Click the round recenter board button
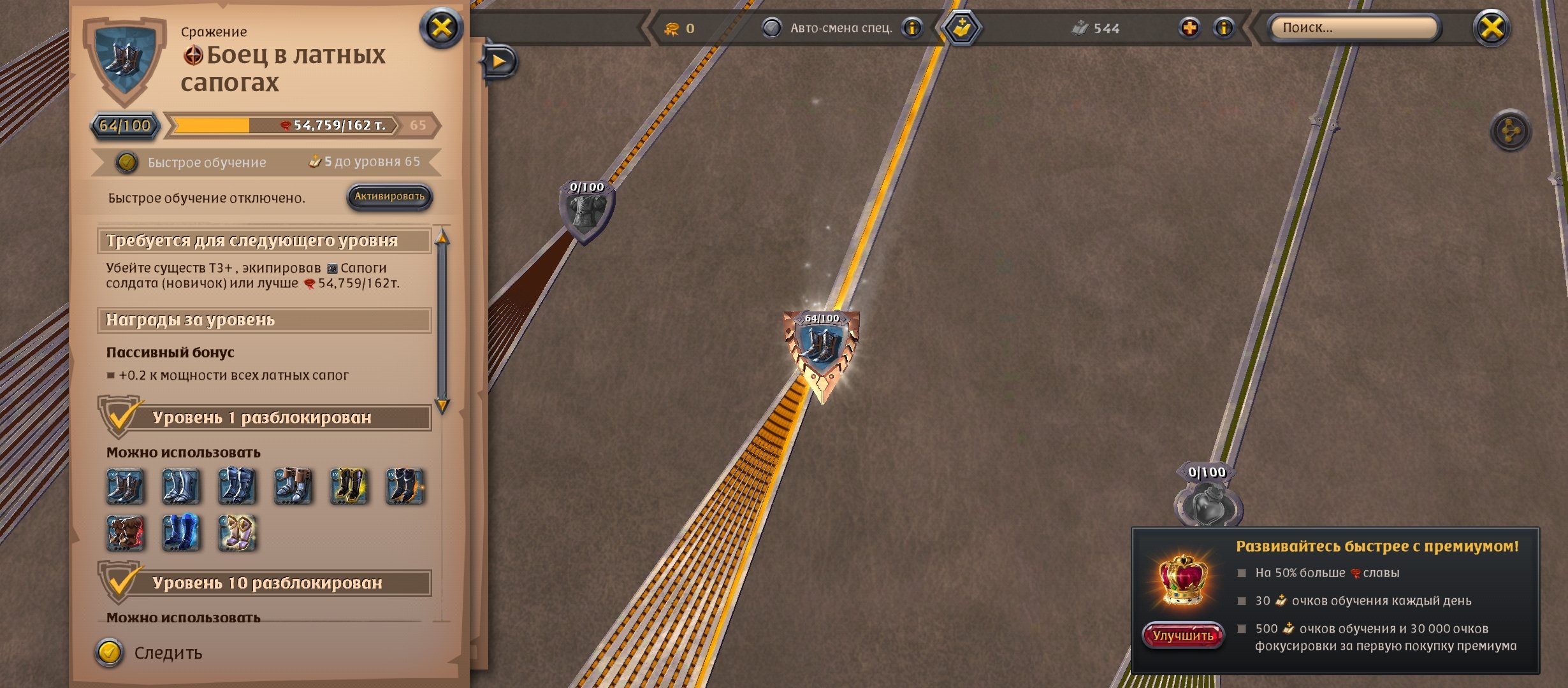This screenshot has height=688, width=1568. [1510, 131]
